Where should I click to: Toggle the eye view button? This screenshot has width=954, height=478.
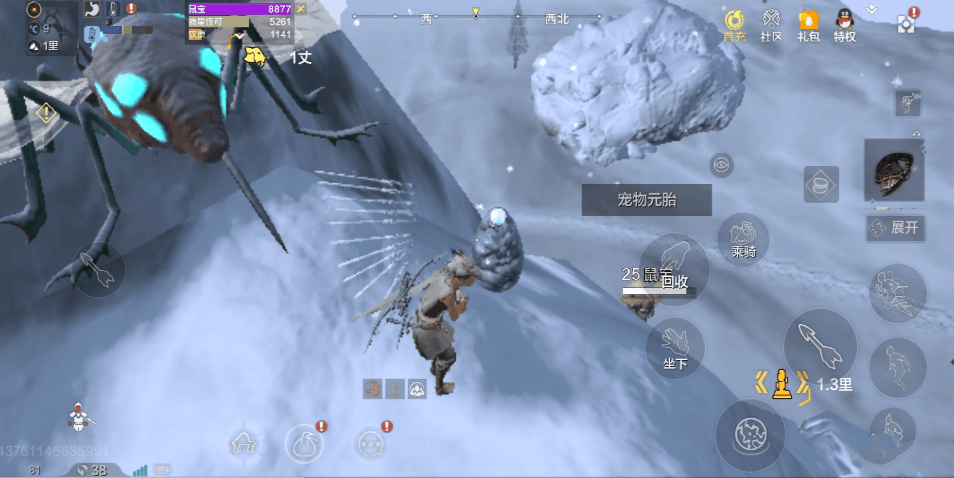click(721, 164)
